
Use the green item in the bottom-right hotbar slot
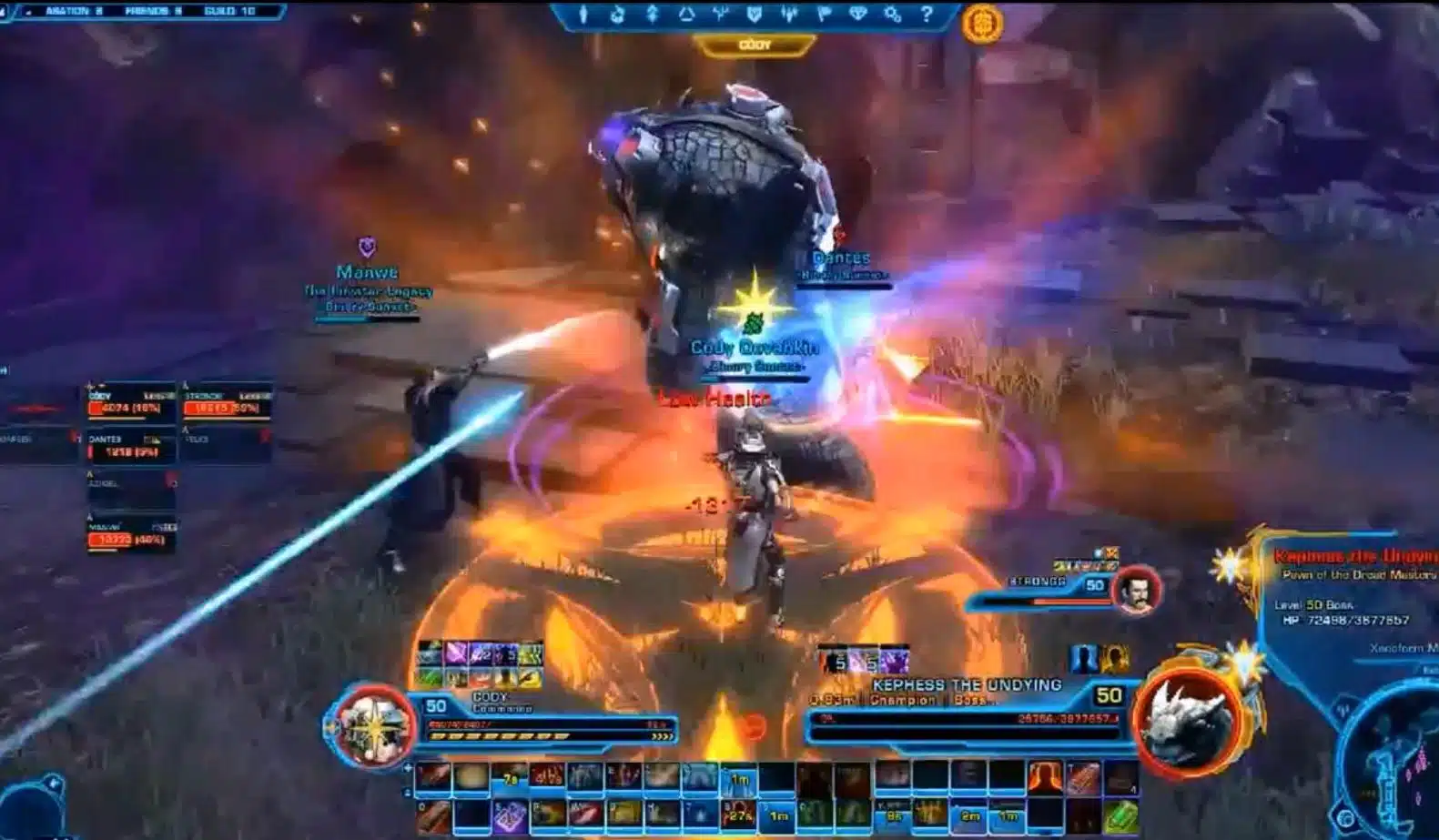[x=1120, y=815]
